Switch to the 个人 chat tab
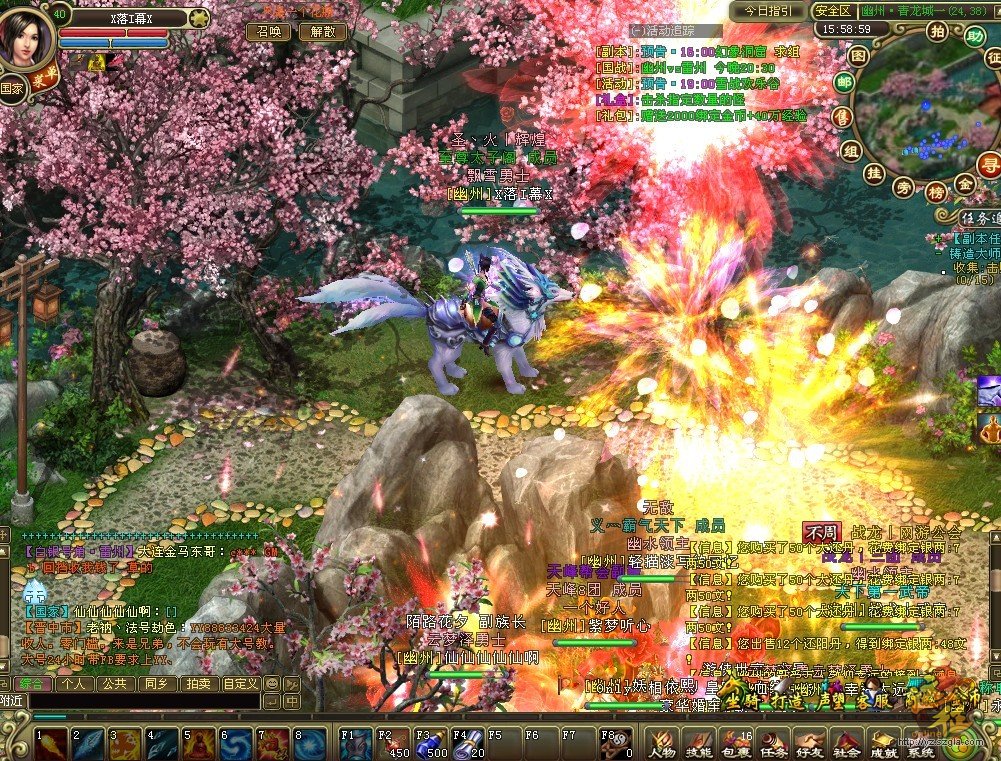1001x761 pixels. click(x=74, y=684)
